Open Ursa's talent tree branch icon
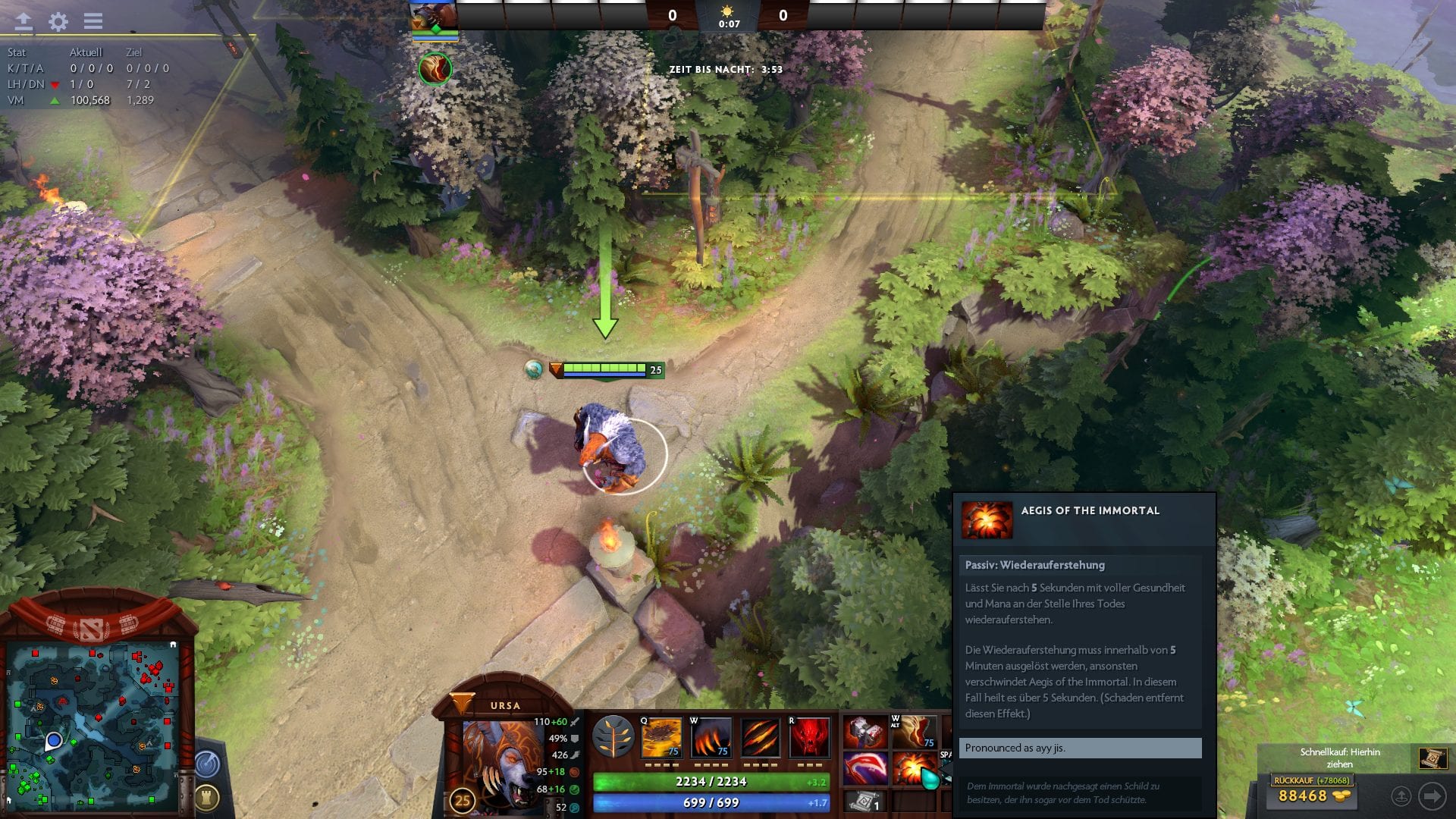The height and width of the screenshot is (819, 1456). tap(613, 736)
